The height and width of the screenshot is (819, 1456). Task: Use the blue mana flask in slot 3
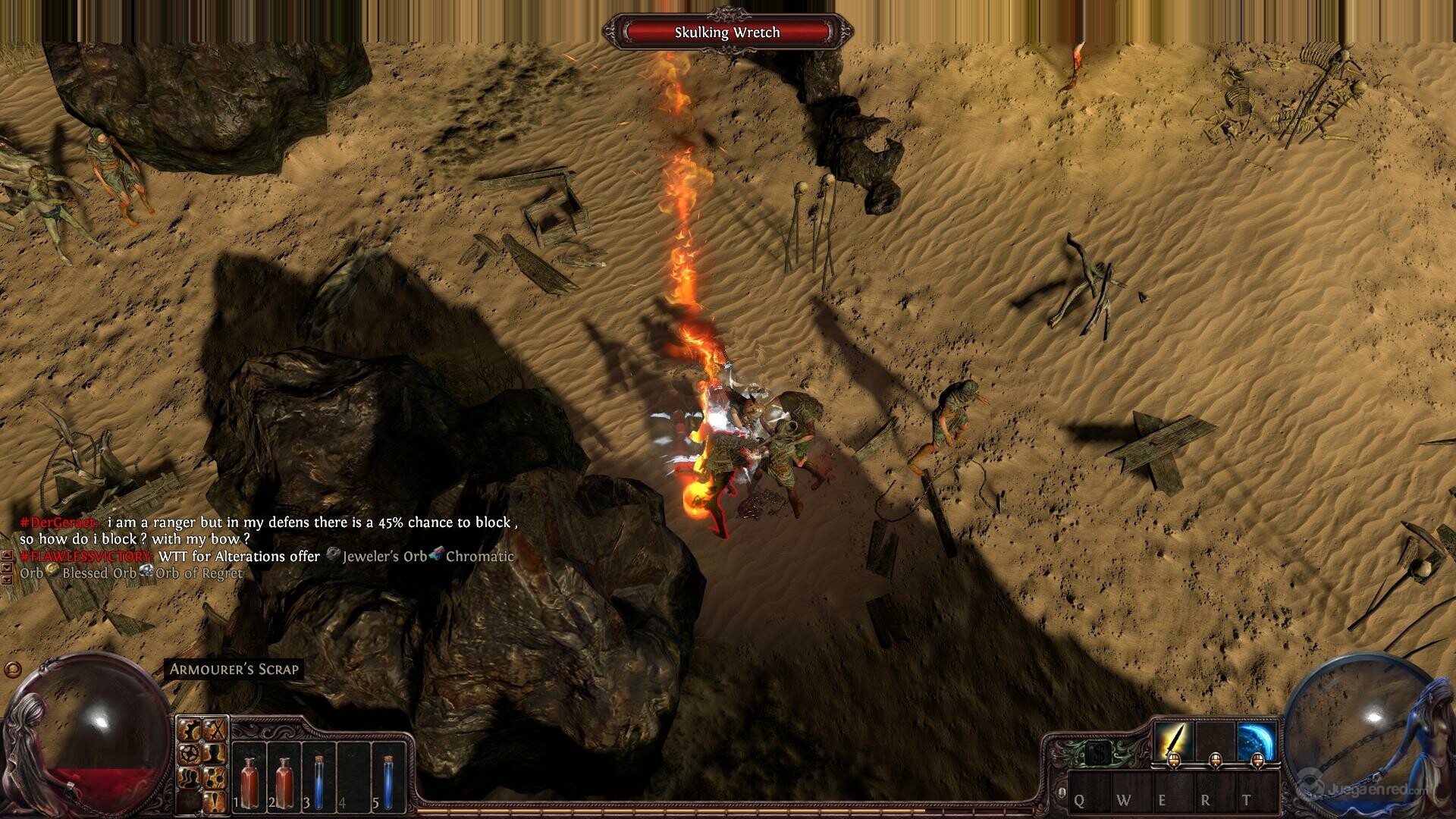[x=318, y=775]
